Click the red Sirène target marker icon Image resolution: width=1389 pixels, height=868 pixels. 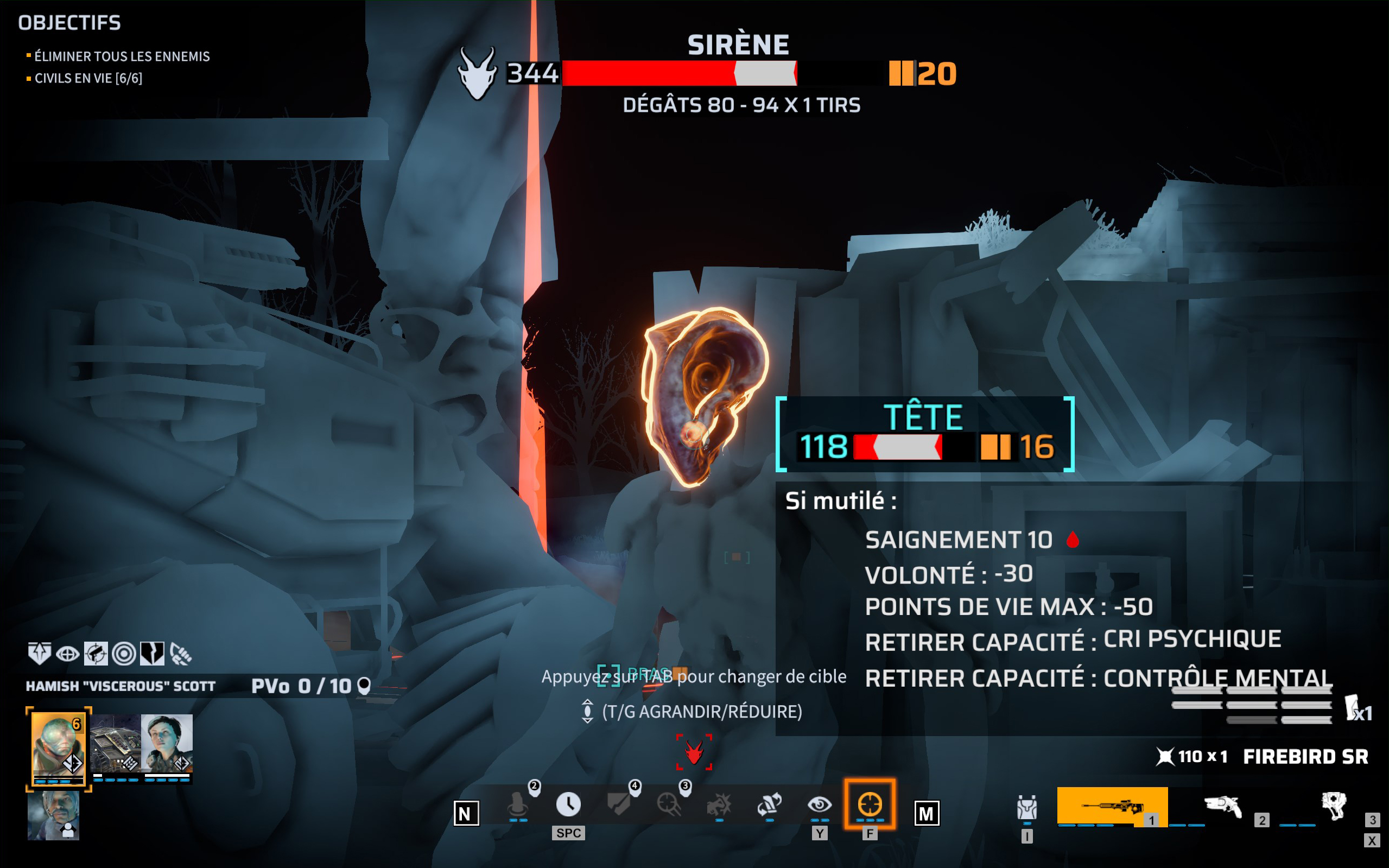[694, 751]
